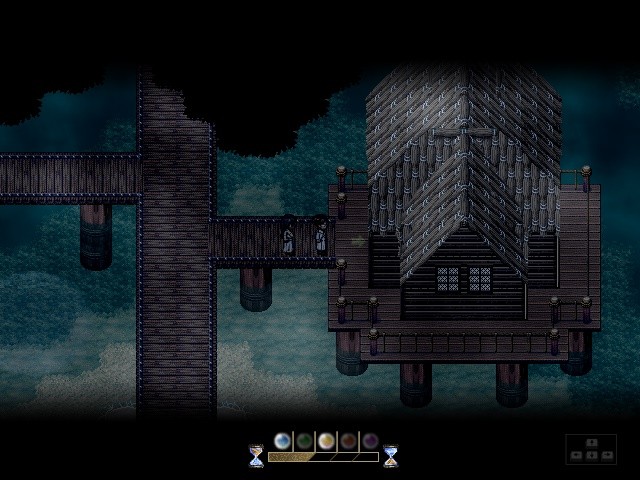Select the blue orb icon

283,441
